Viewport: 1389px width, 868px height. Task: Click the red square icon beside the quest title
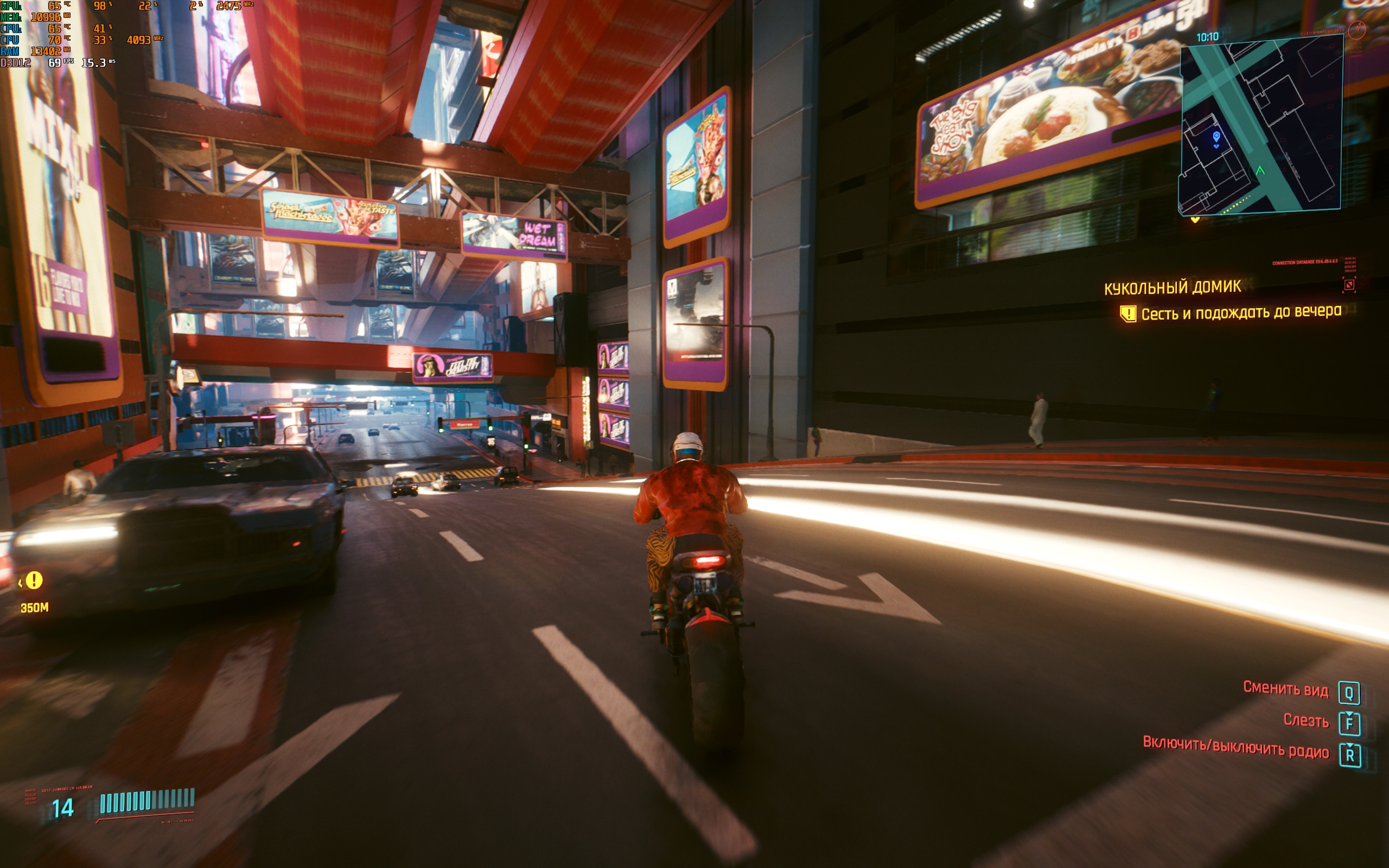pyautogui.click(x=1349, y=284)
